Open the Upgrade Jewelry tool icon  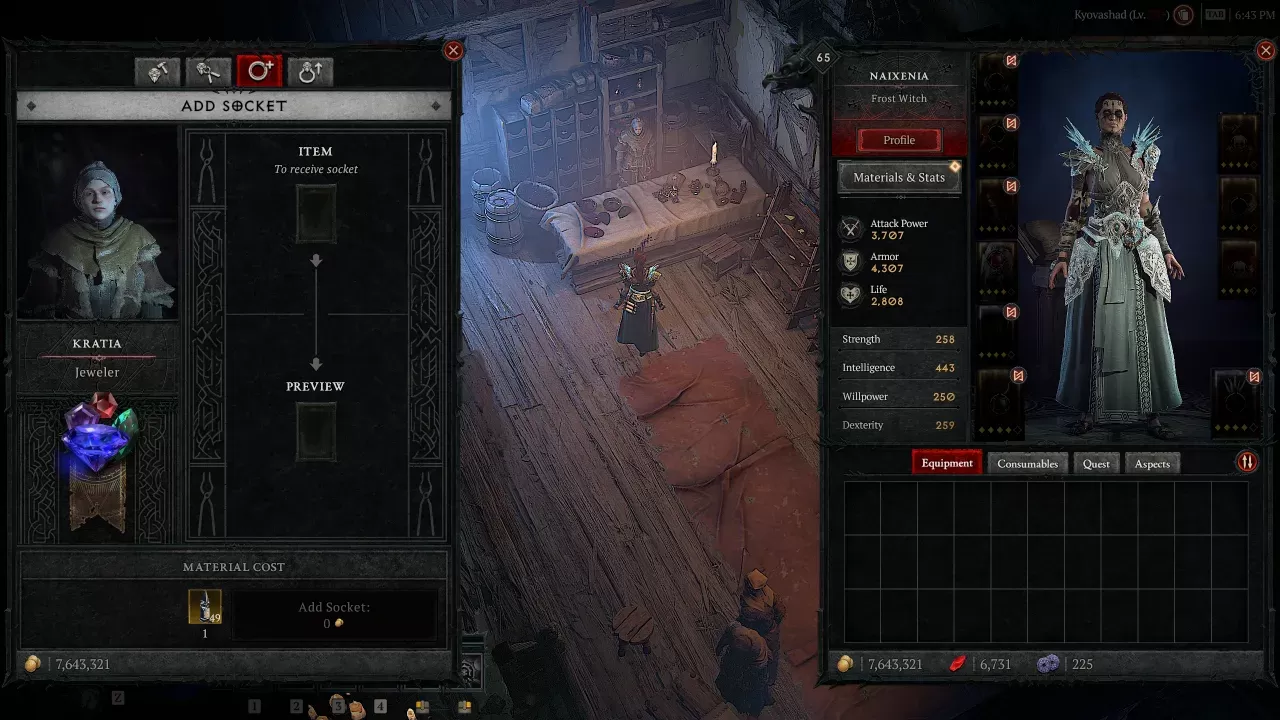[x=310, y=70]
